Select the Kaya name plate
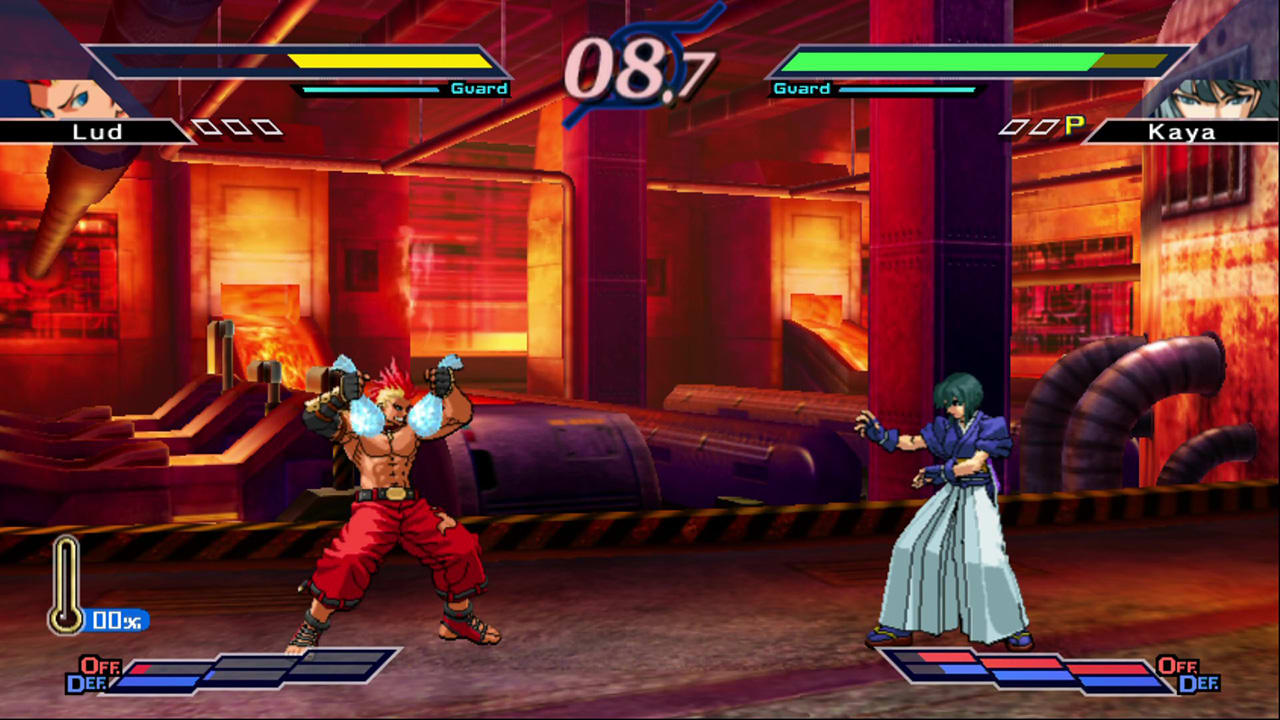The height and width of the screenshot is (720, 1280). tap(1185, 131)
